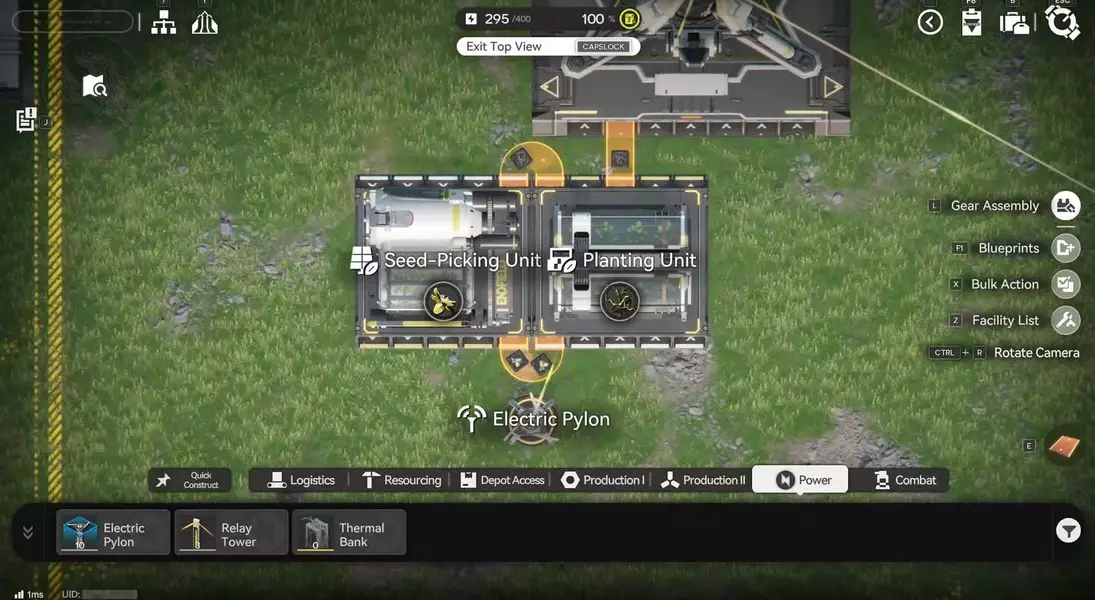Open the Gear Assembly menu

tap(1066, 206)
